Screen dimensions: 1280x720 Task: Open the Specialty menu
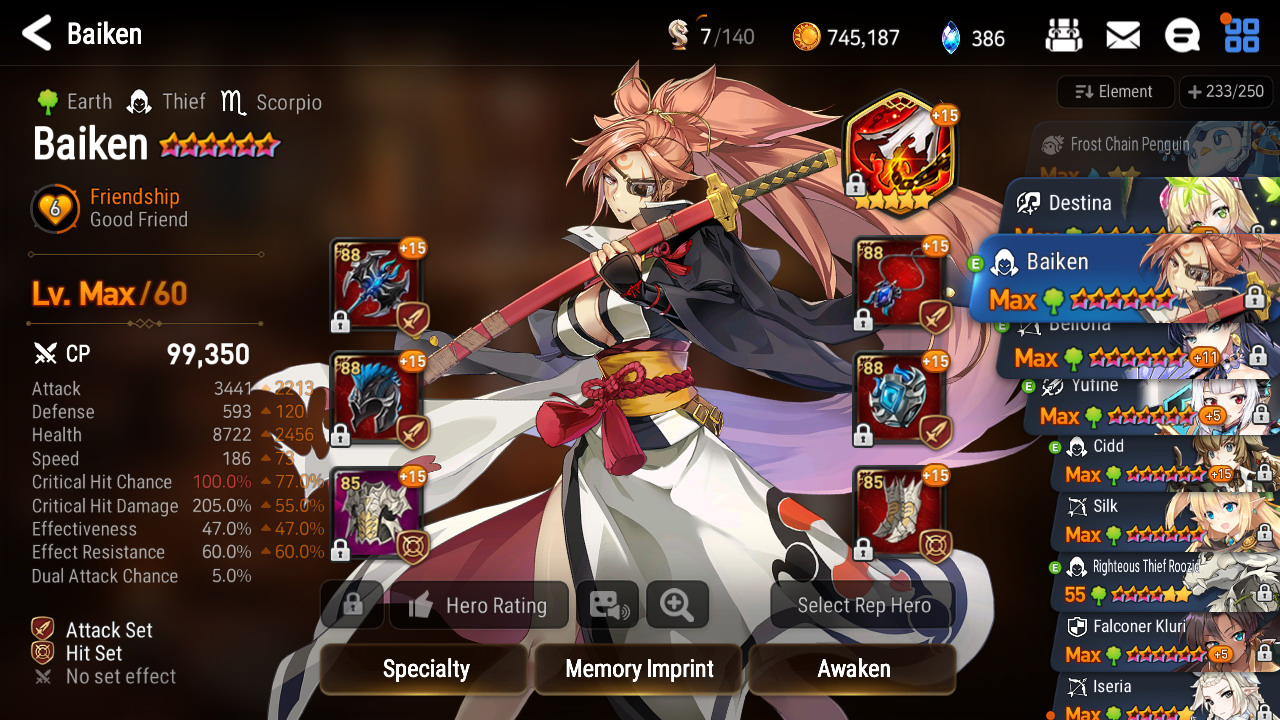click(425, 669)
